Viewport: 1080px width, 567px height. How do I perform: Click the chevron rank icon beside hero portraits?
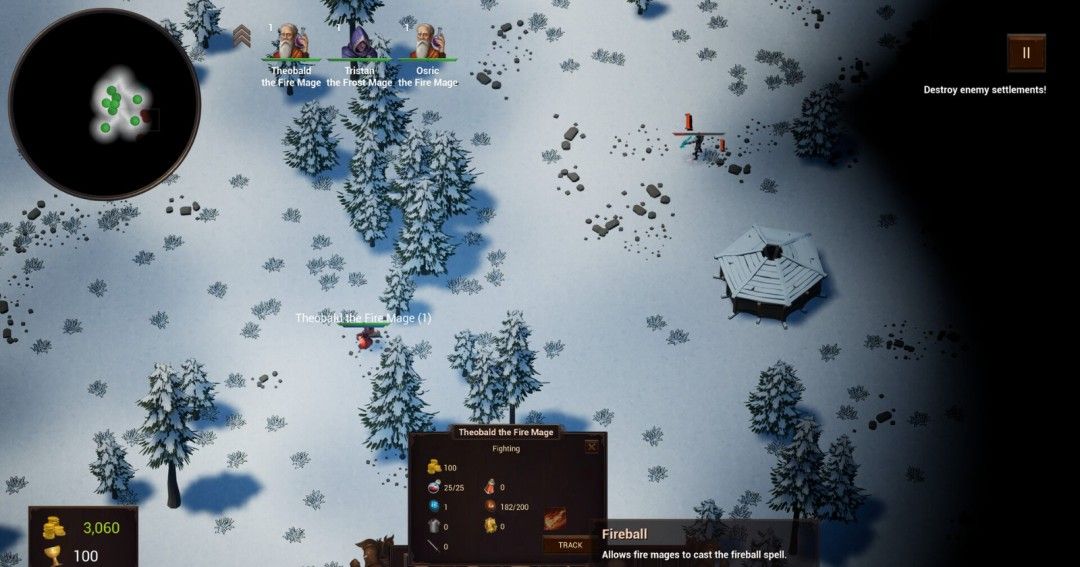click(x=242, y=38)
